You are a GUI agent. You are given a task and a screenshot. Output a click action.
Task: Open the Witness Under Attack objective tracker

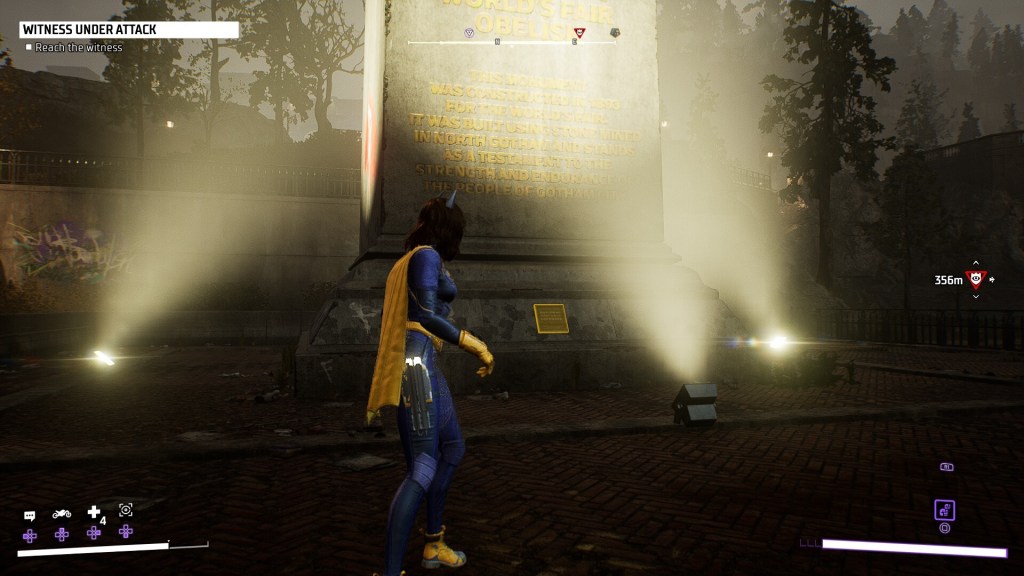[128, 30]
